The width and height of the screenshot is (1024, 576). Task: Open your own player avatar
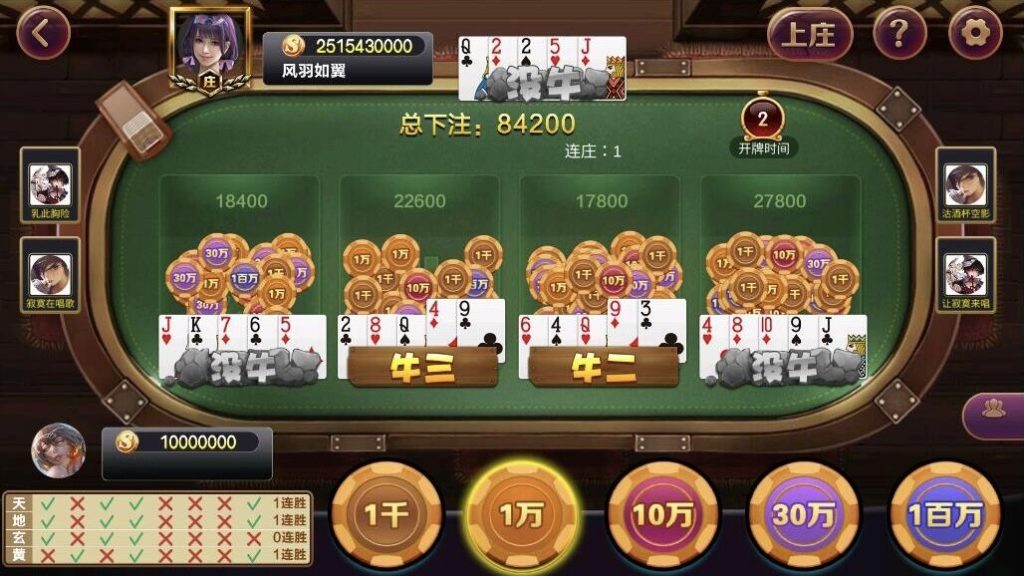[58, 450]
